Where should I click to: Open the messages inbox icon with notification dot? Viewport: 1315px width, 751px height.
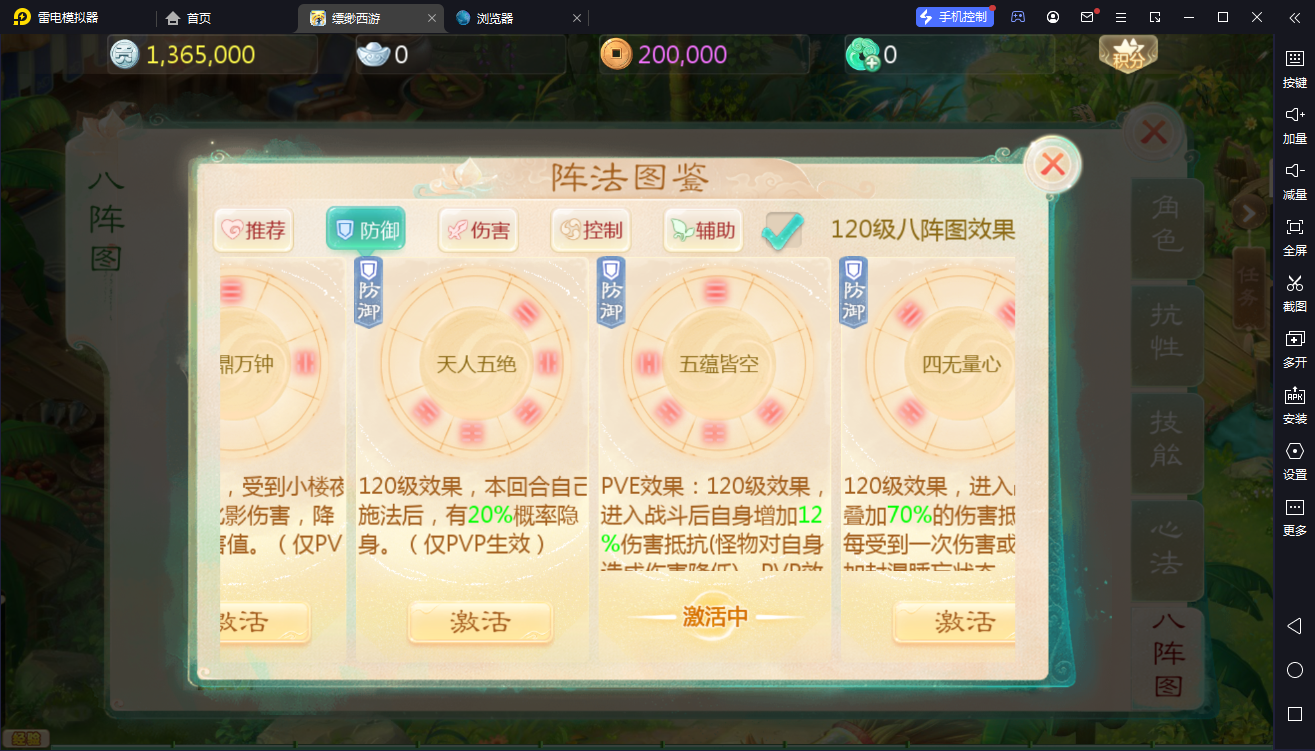pos(1087,17)
